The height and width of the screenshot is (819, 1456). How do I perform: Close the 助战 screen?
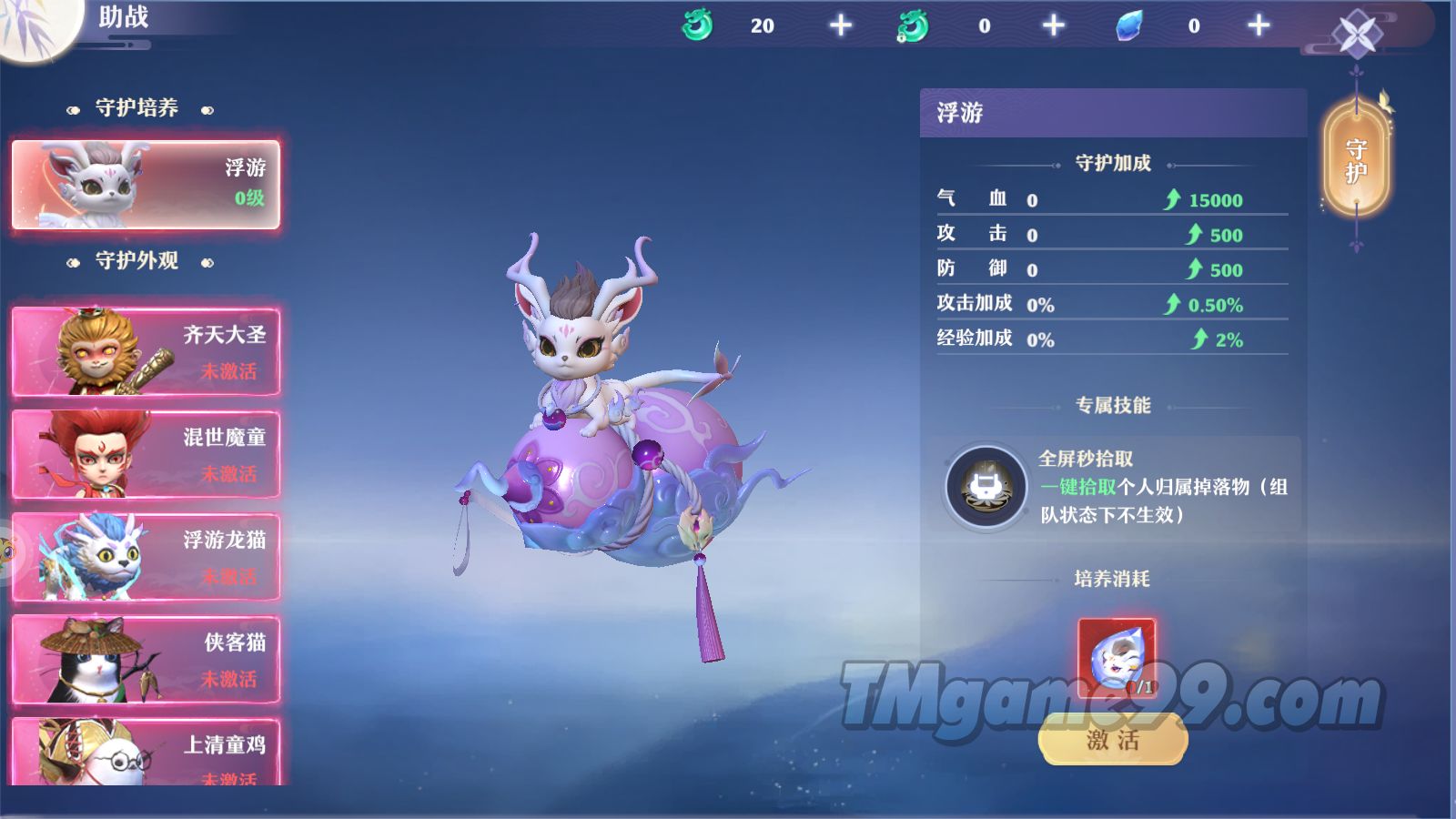pos(1357,35)
